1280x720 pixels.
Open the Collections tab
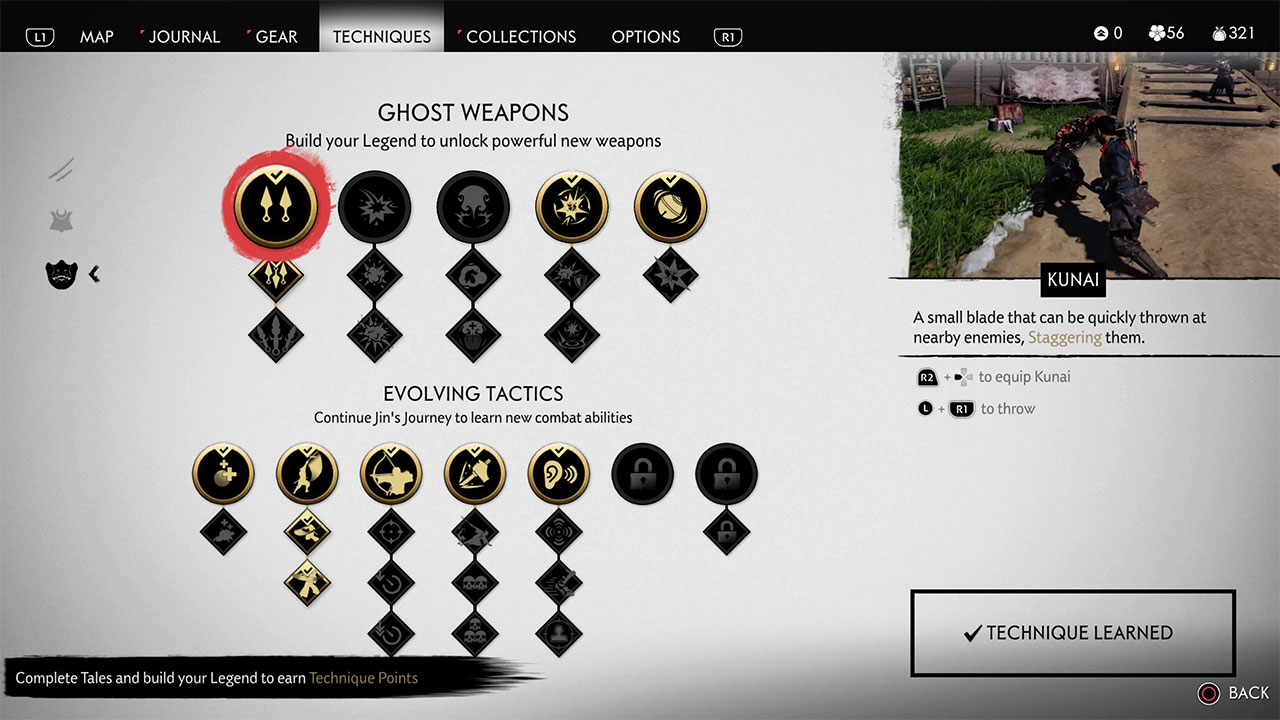pyautogui.click(x=521, y=36)
